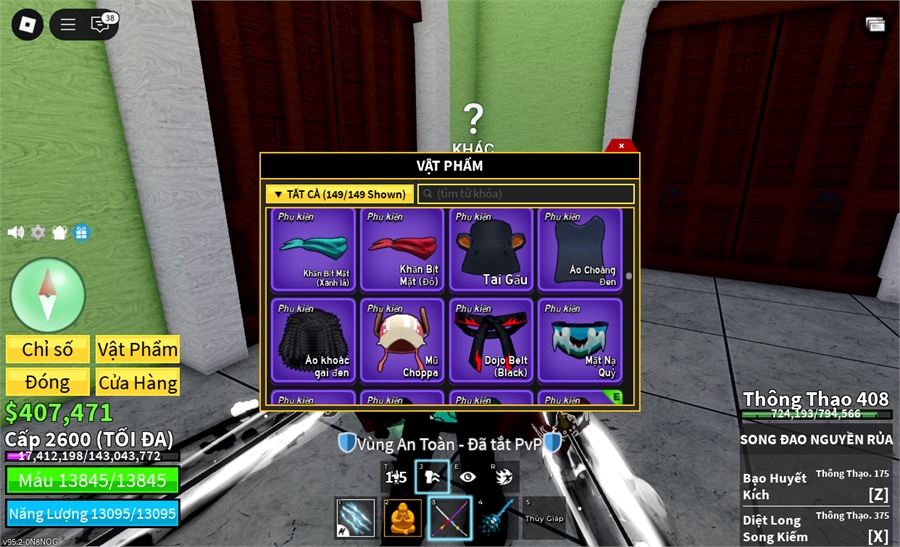Click the inventory keyword search field
900x547 pixels.
(526, 194)
